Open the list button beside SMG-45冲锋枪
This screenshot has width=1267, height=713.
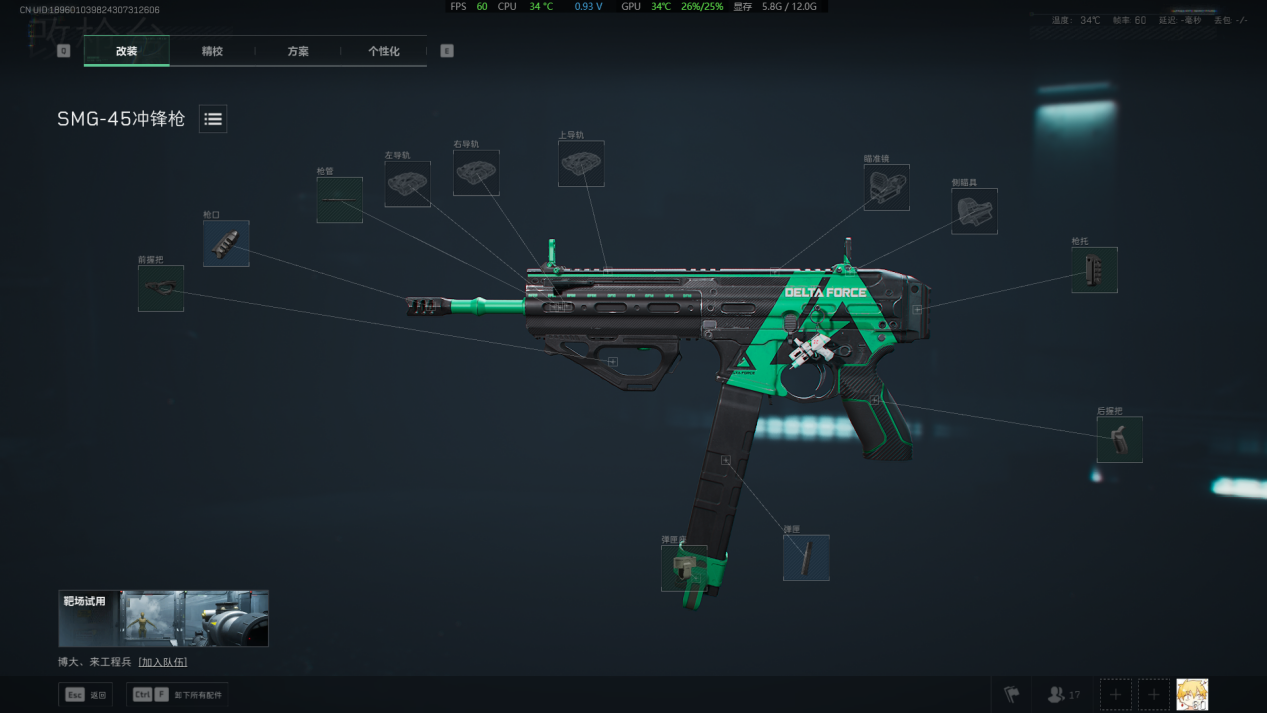pos(213,119)
